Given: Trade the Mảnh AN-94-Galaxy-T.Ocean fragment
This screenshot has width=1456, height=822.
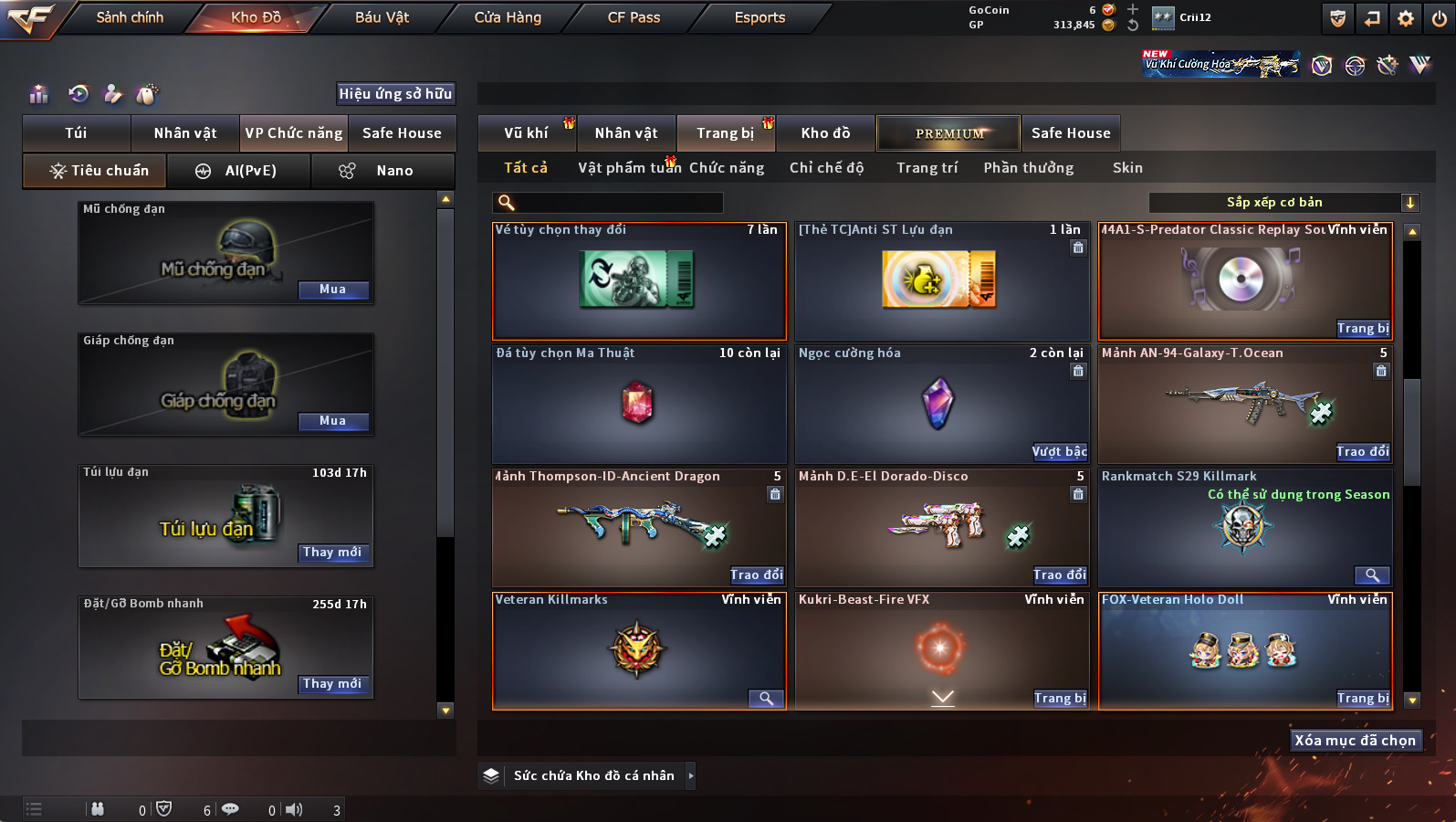Looking at the screenshot, I should tap(1362, 451).
